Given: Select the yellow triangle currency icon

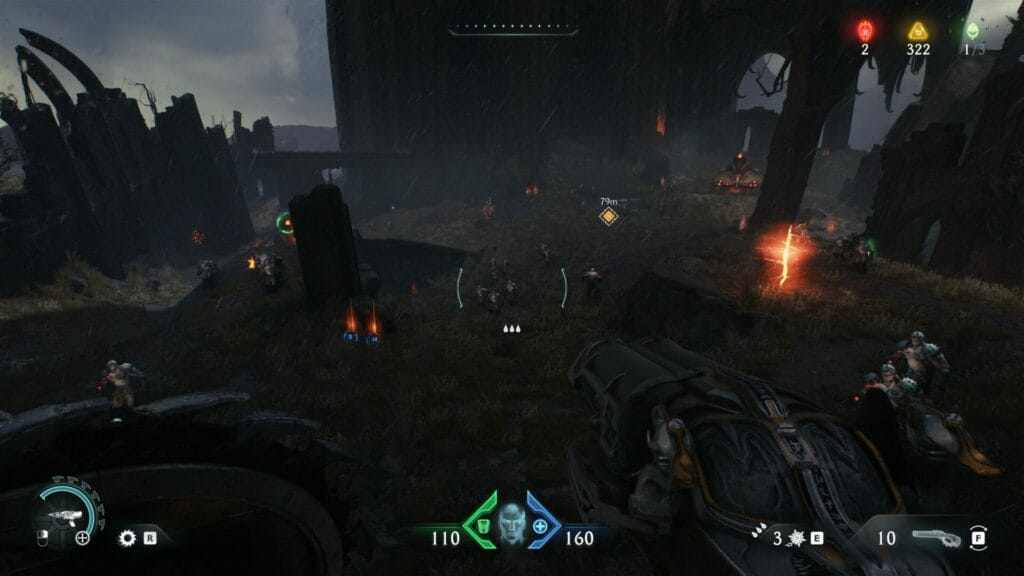Looking at the screenshot, I should [918, 30].
